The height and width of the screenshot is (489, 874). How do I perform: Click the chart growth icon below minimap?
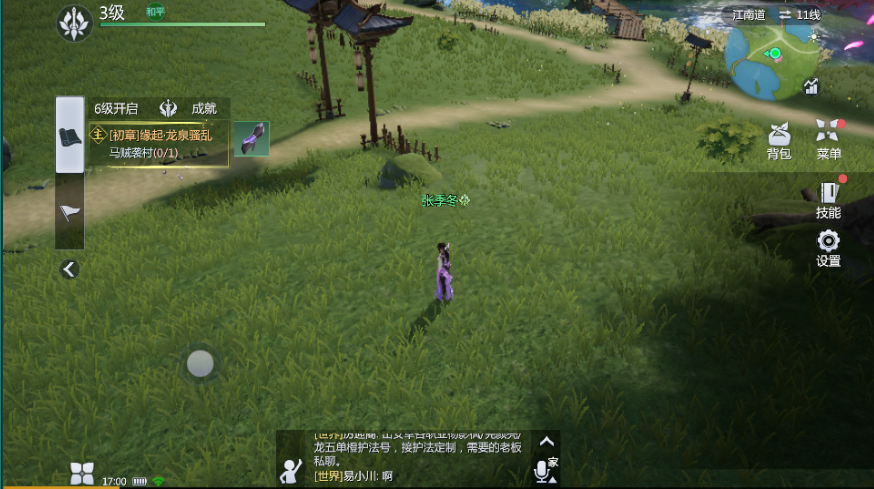[810, 87]
